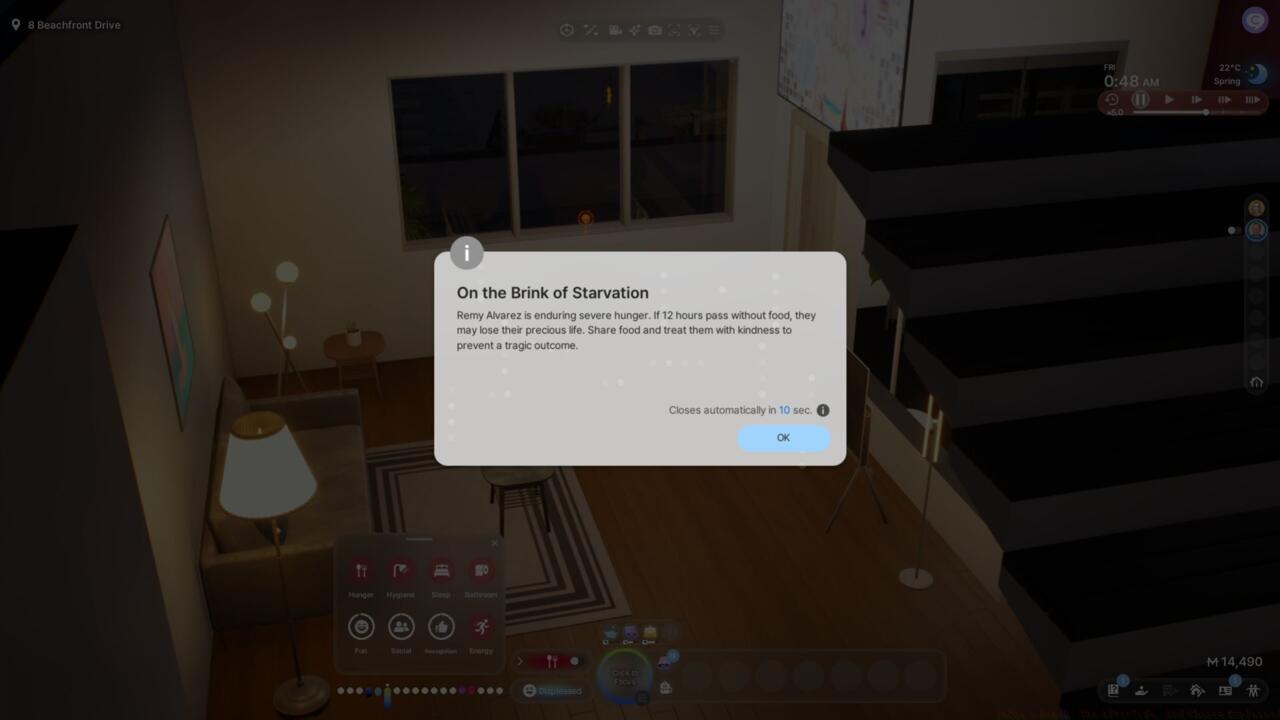Open the camera photo mode icon
Image resolution: width=1280 pixels, height=720 pixels.
[654, 31]
